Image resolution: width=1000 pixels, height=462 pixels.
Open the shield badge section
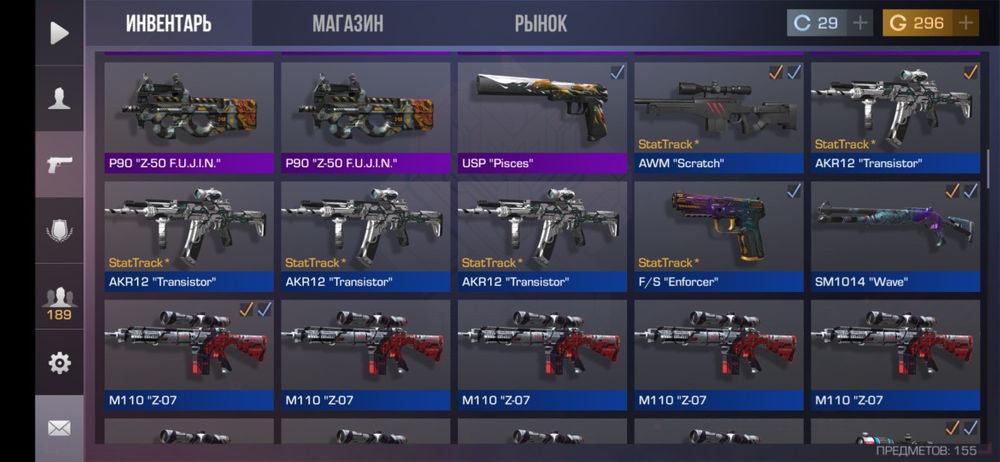coord(59,230)
